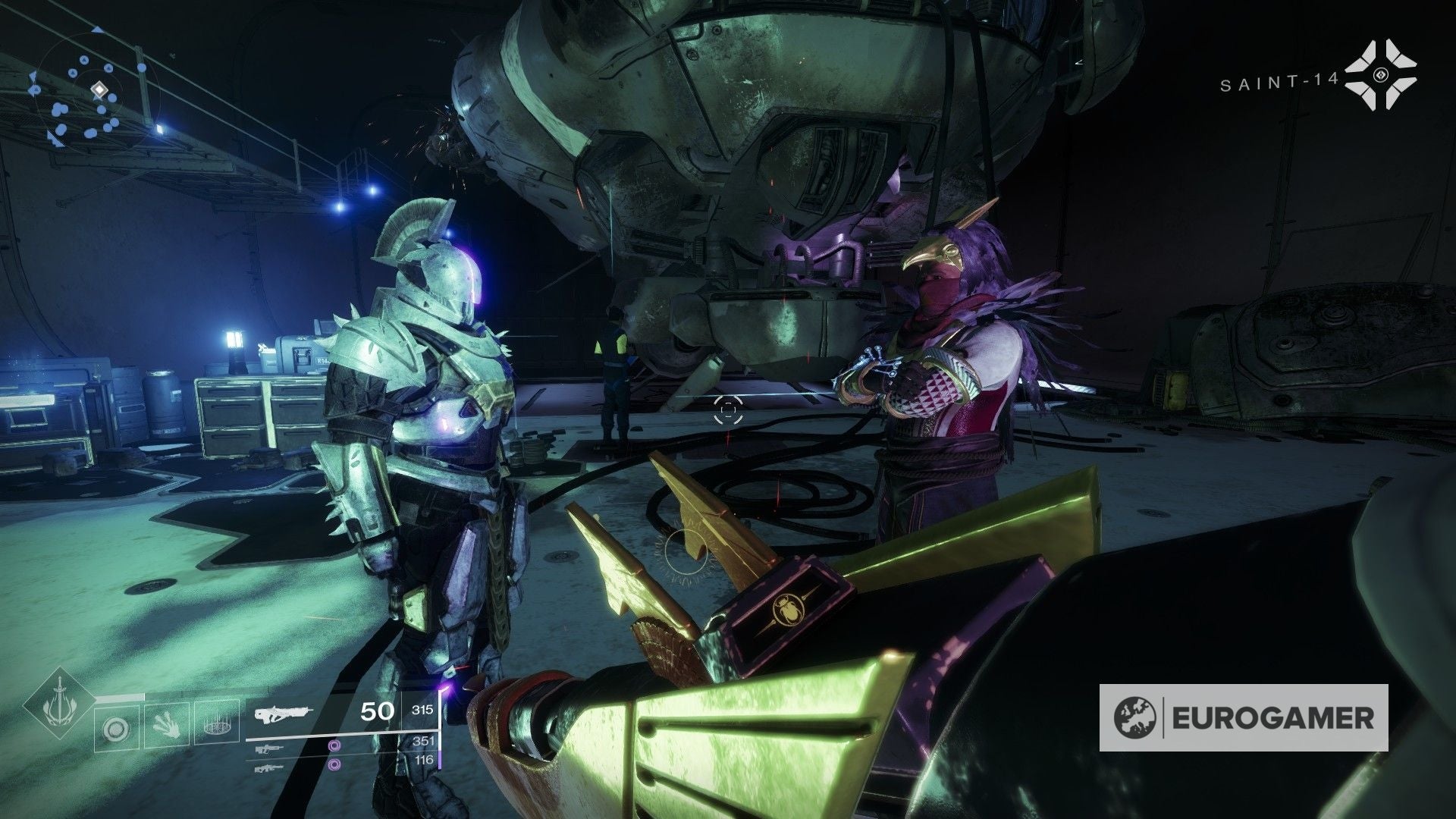
Task: Expand the lower-left radar arrow marker
Action: point(54,140)
